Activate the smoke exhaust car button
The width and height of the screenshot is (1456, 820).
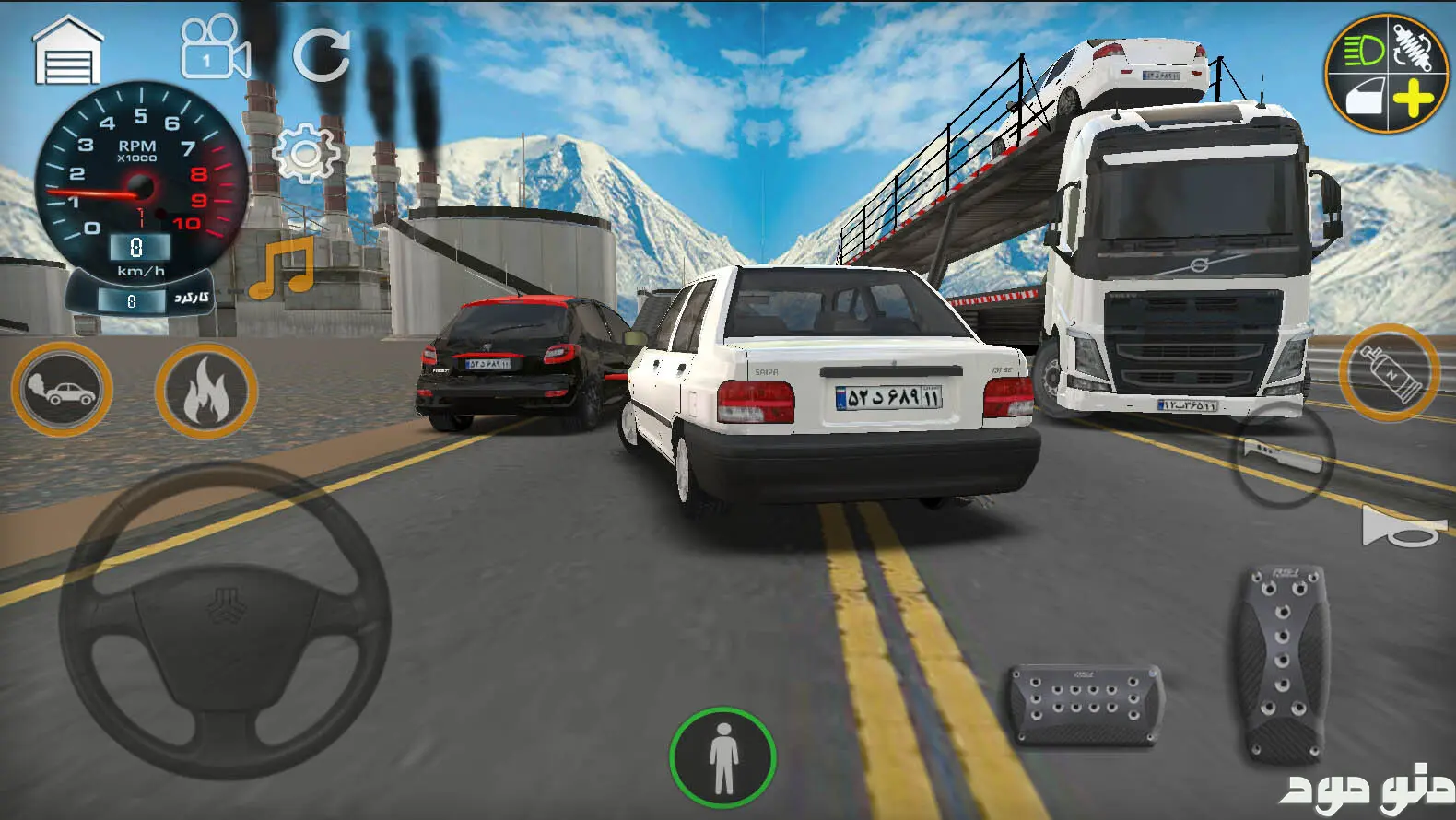click(62, 390)
